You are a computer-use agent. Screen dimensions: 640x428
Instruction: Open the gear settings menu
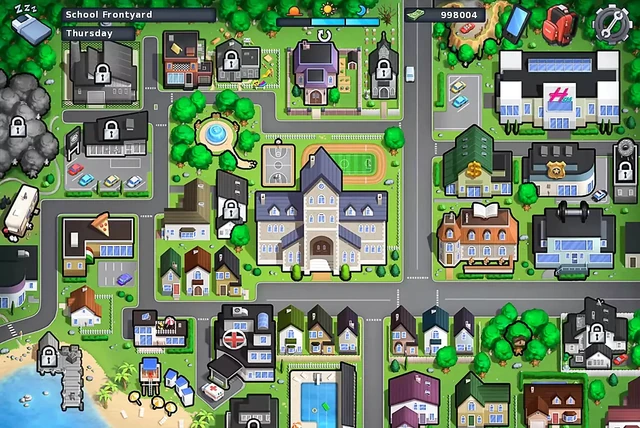[x=610, y=22]
